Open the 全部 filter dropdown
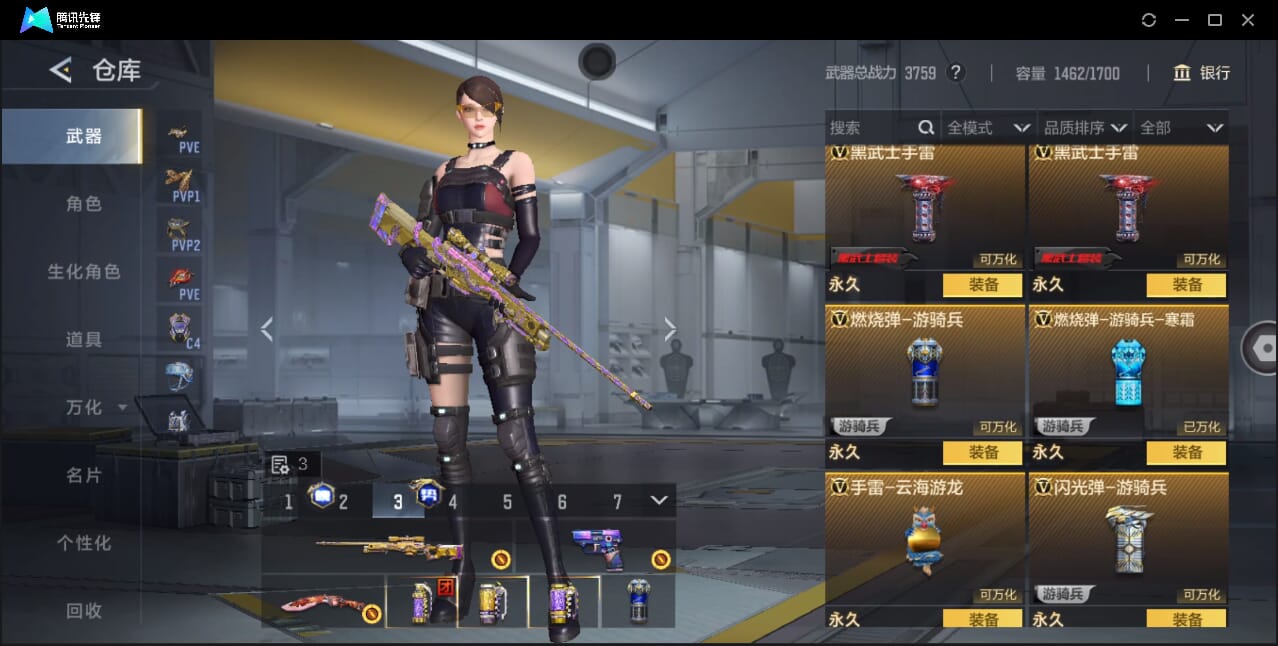 pyautogui.click(x=1181, y=128)
